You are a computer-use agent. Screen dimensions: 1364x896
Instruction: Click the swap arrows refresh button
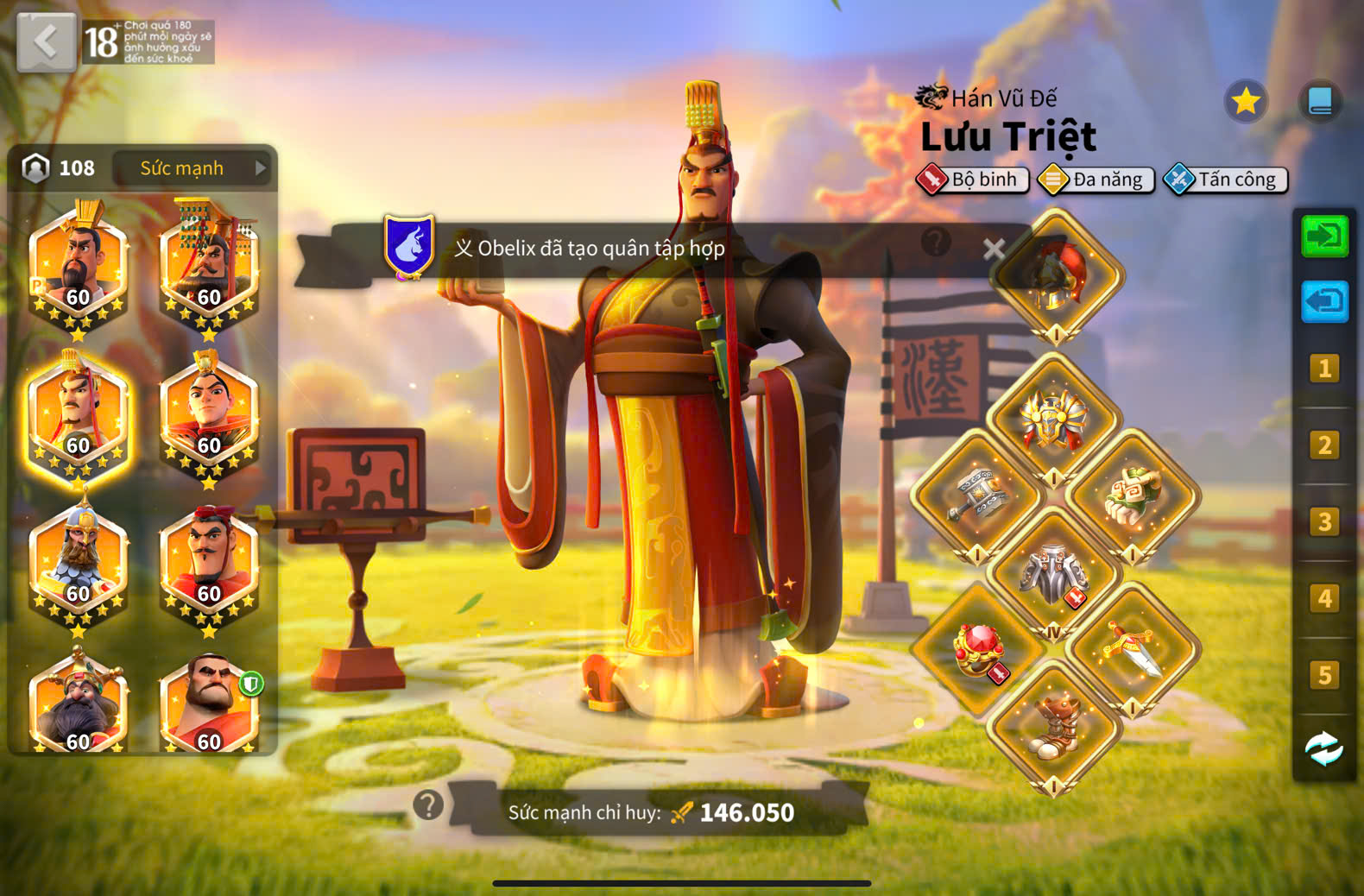[x=1323, y=748]
